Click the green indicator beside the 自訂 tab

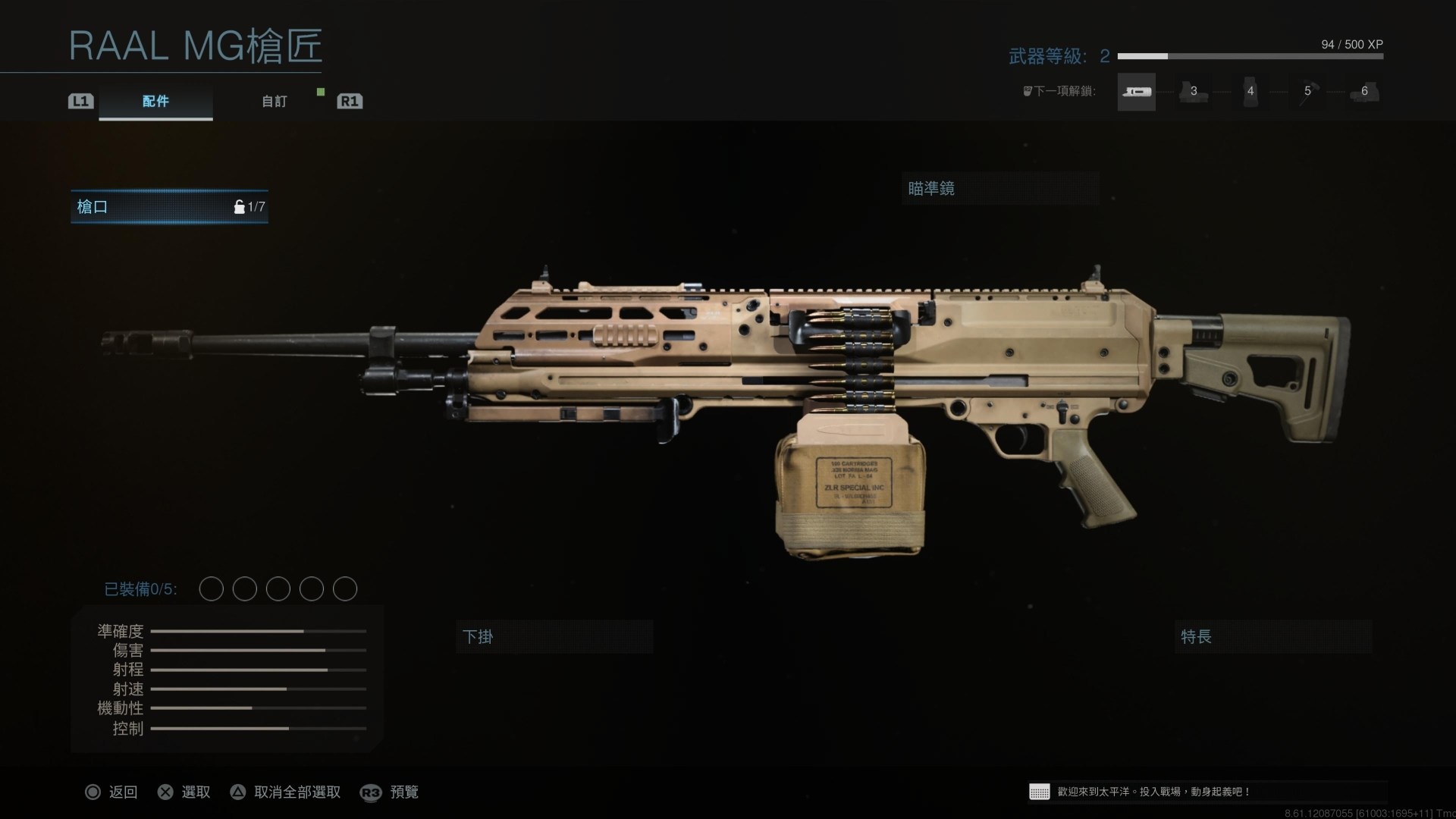[321, 92]
